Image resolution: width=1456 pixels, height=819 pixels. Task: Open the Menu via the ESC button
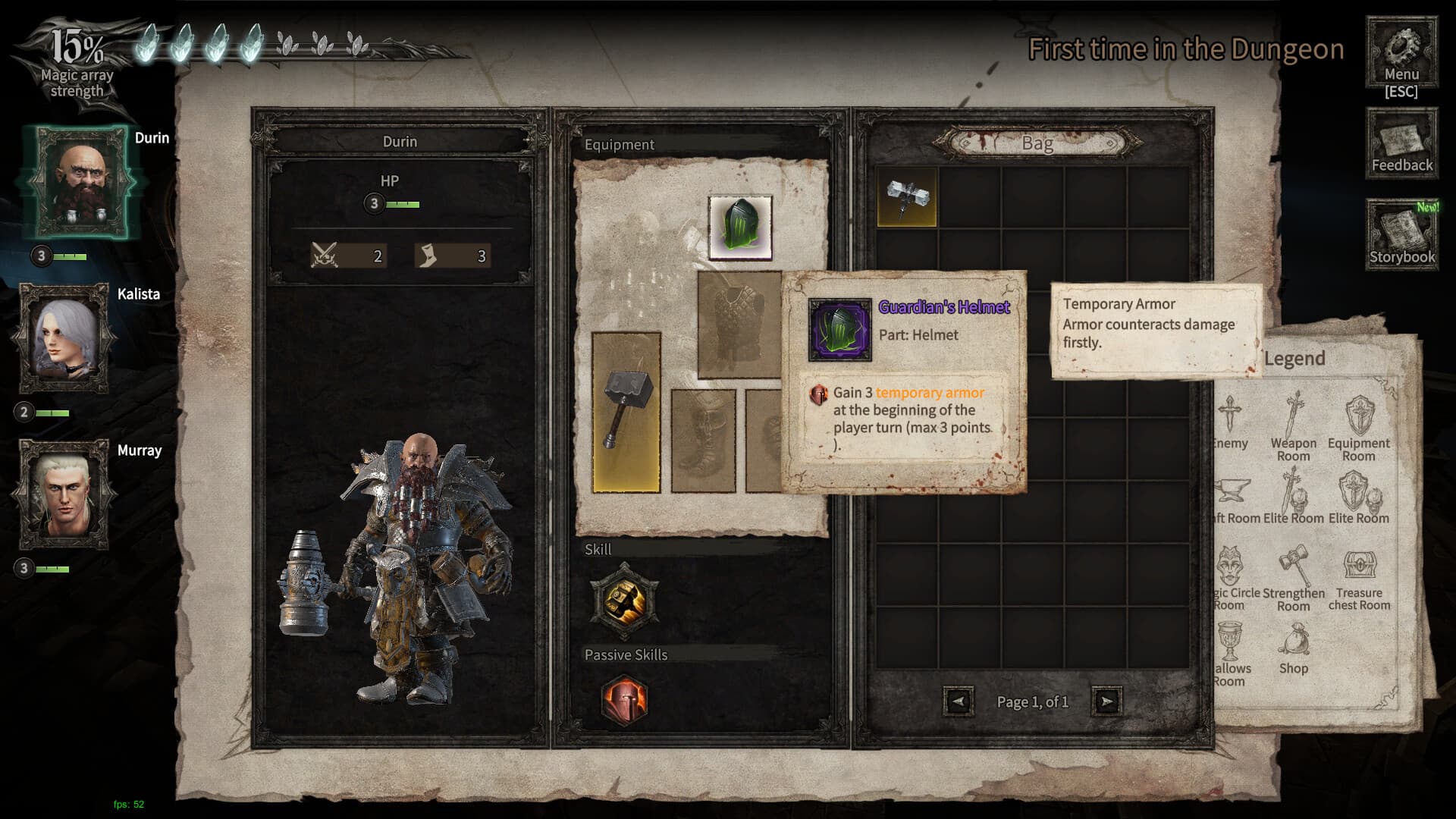tap(1401, 53)
